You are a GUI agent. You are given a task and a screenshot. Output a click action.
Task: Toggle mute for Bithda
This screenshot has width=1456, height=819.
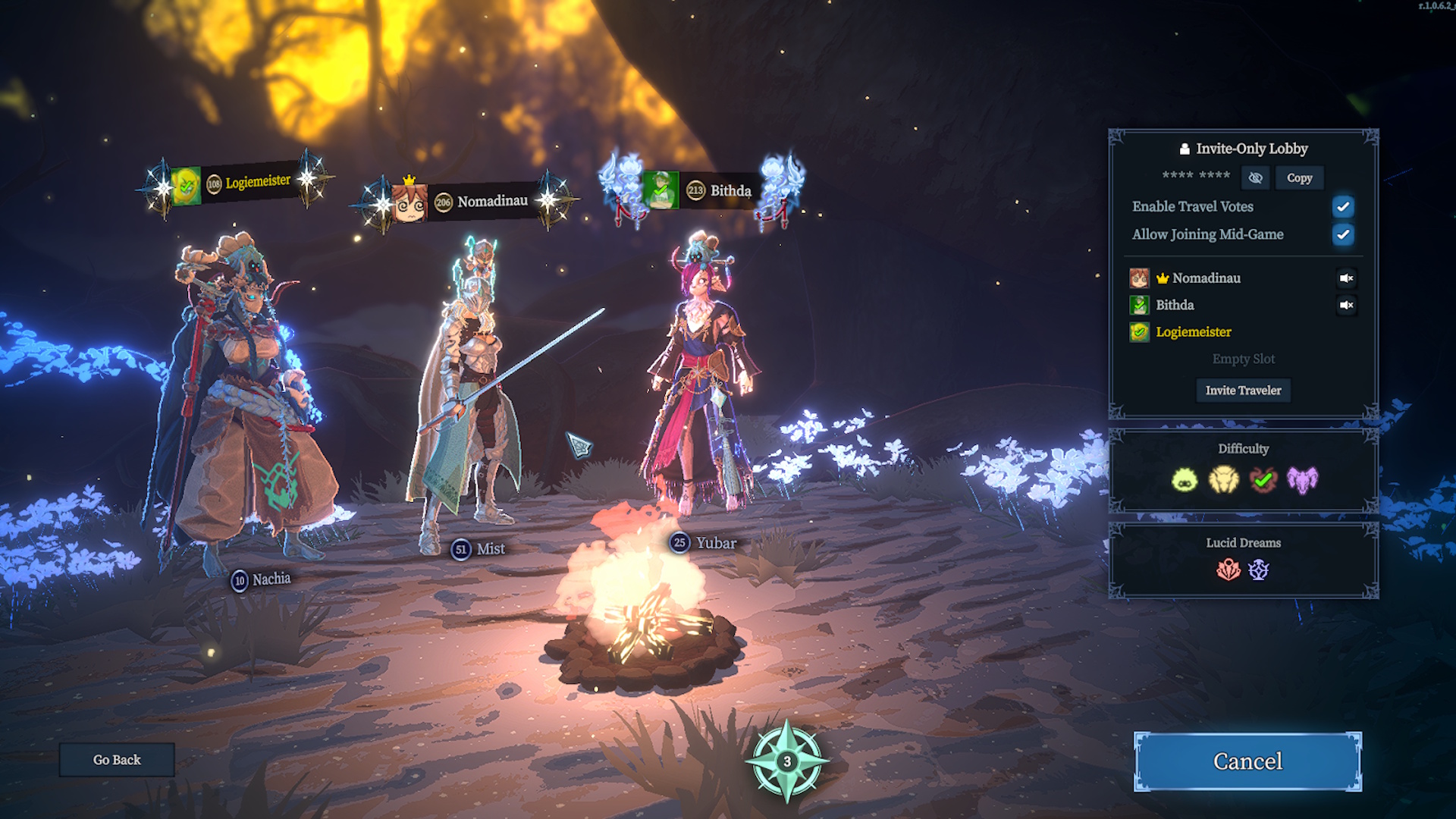(1346, 305)
